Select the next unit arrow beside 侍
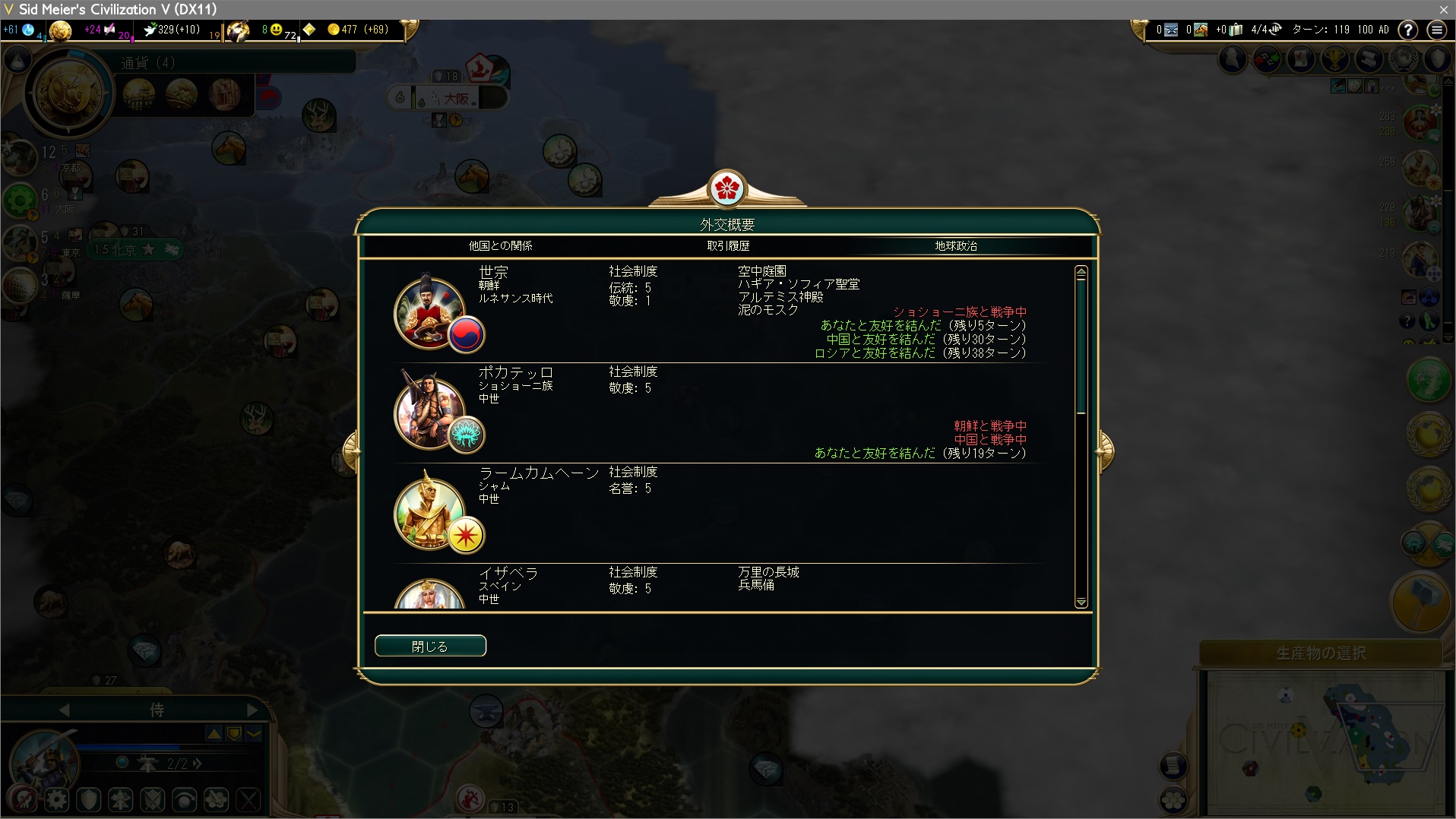The height and width of the screenshot is (819, 1456). click(x=252, y=710)
